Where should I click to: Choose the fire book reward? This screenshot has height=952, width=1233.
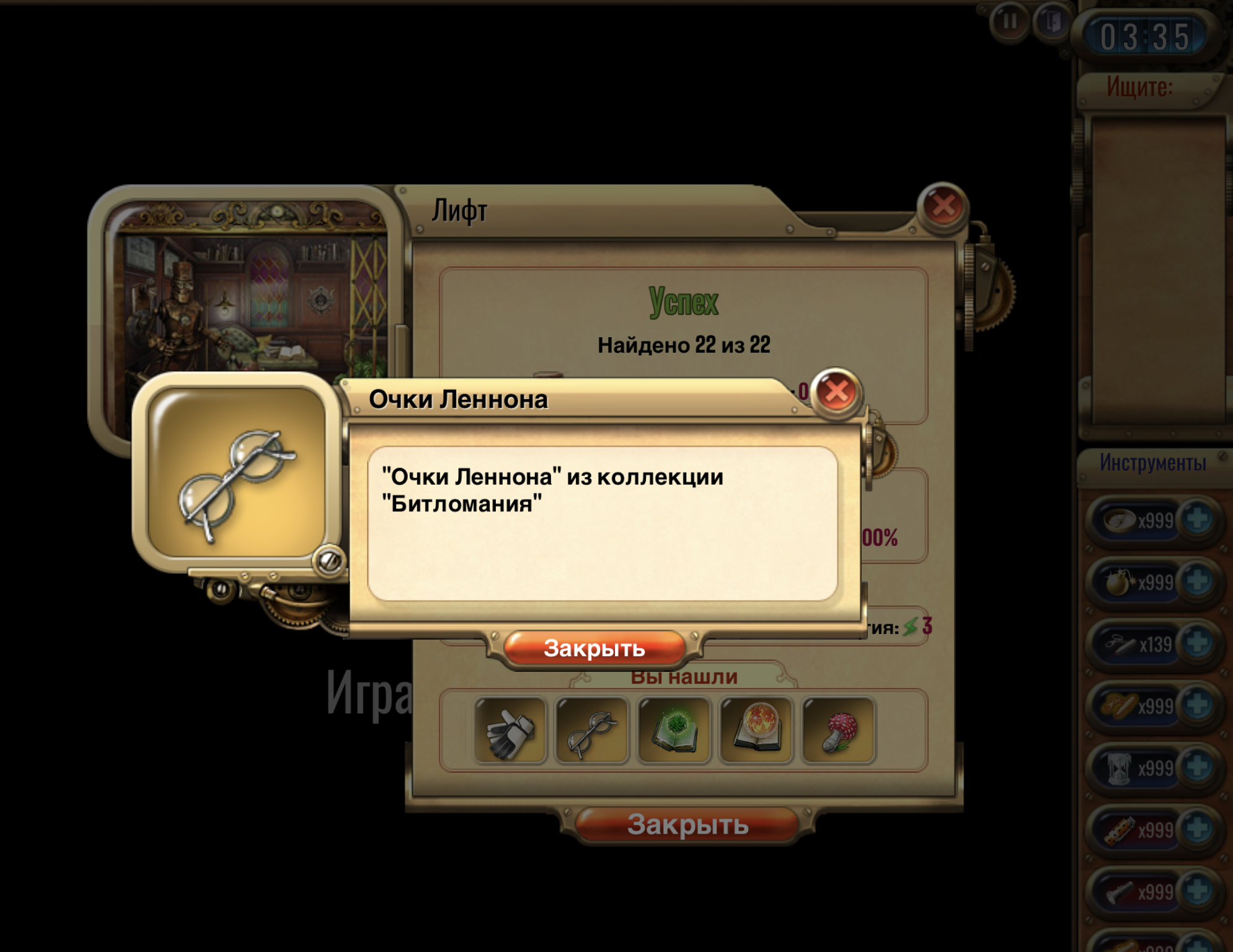pyautogui.click(x=756, y=730)
